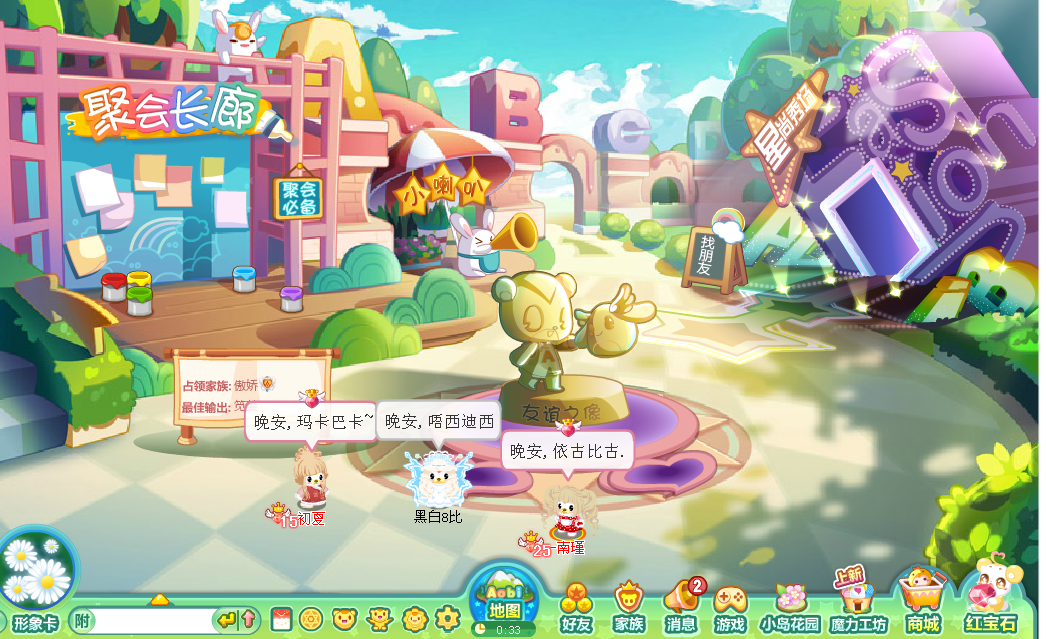1046x639 pixels.
Task: Open the 游戏 games menu
Action: [x=730, y=608]
